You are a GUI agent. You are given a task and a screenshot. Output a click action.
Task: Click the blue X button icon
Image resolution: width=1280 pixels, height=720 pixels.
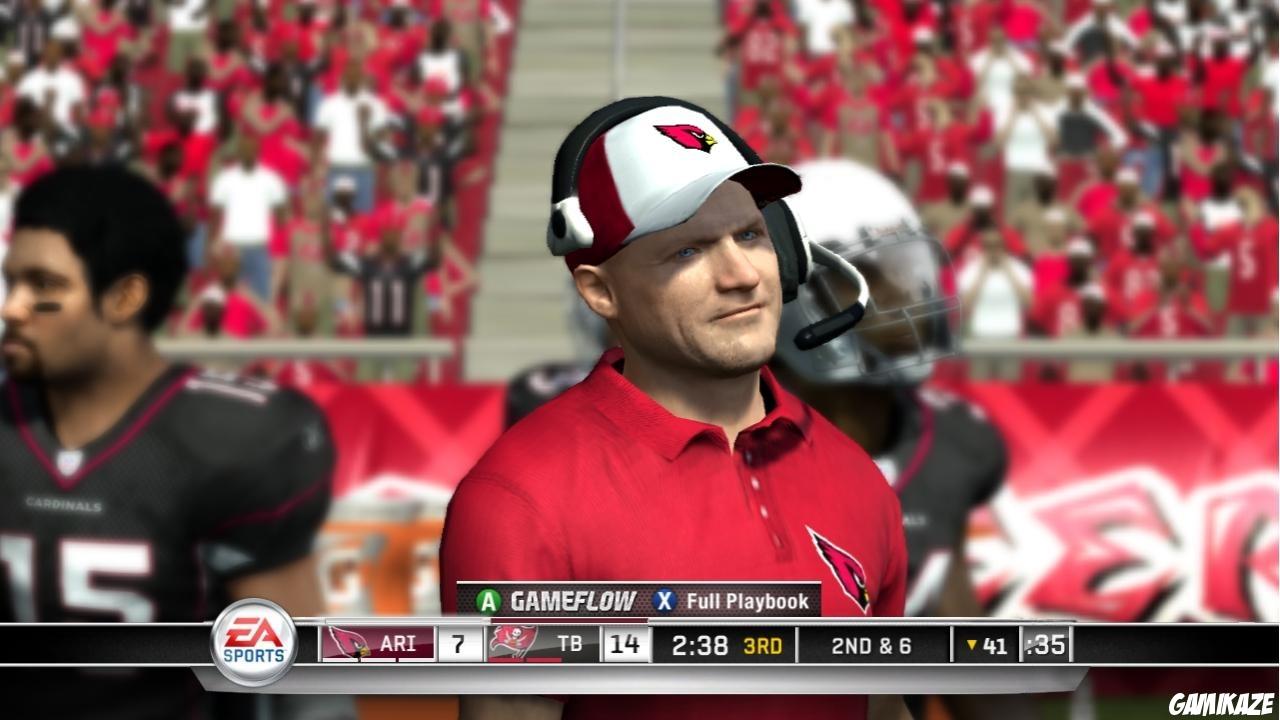pyautogui.click(x=666, y=601)
